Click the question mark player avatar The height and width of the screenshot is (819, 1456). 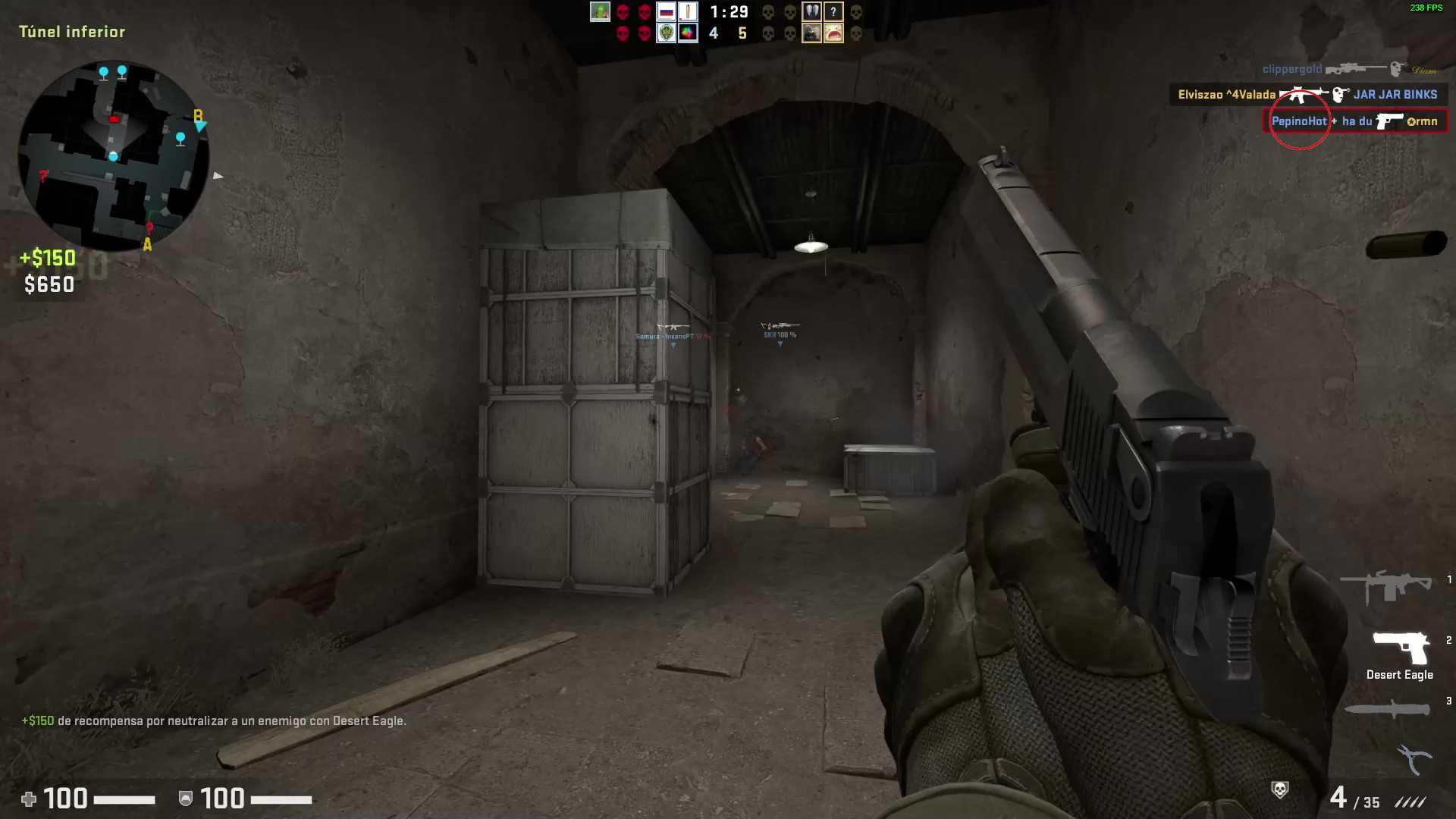833,12
